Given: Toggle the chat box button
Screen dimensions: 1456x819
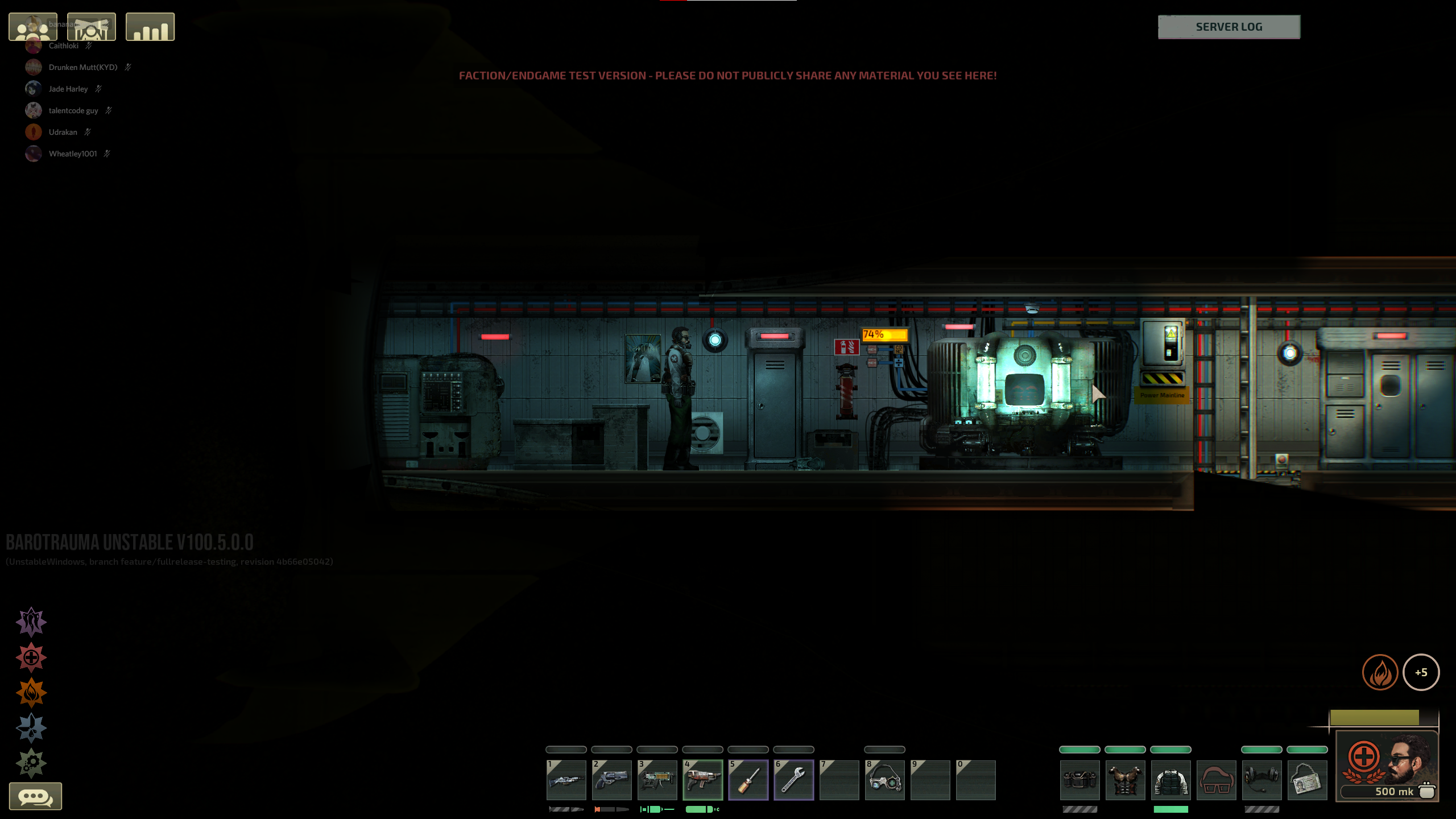Looking at the screenshot, I should (x=35, y=796).
